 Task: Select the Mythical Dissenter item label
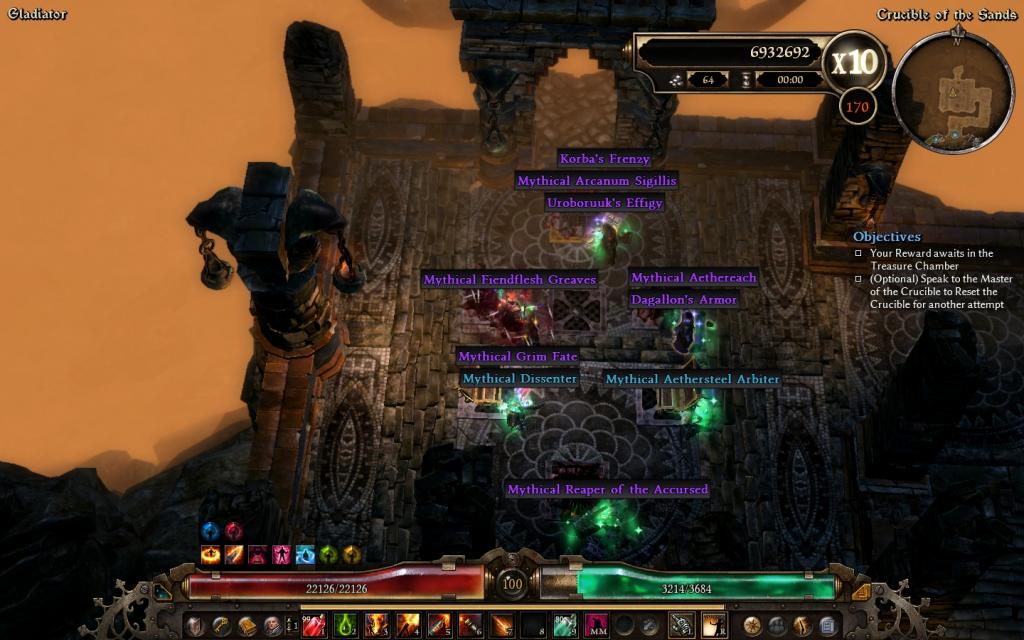click(x=519, y=380)
